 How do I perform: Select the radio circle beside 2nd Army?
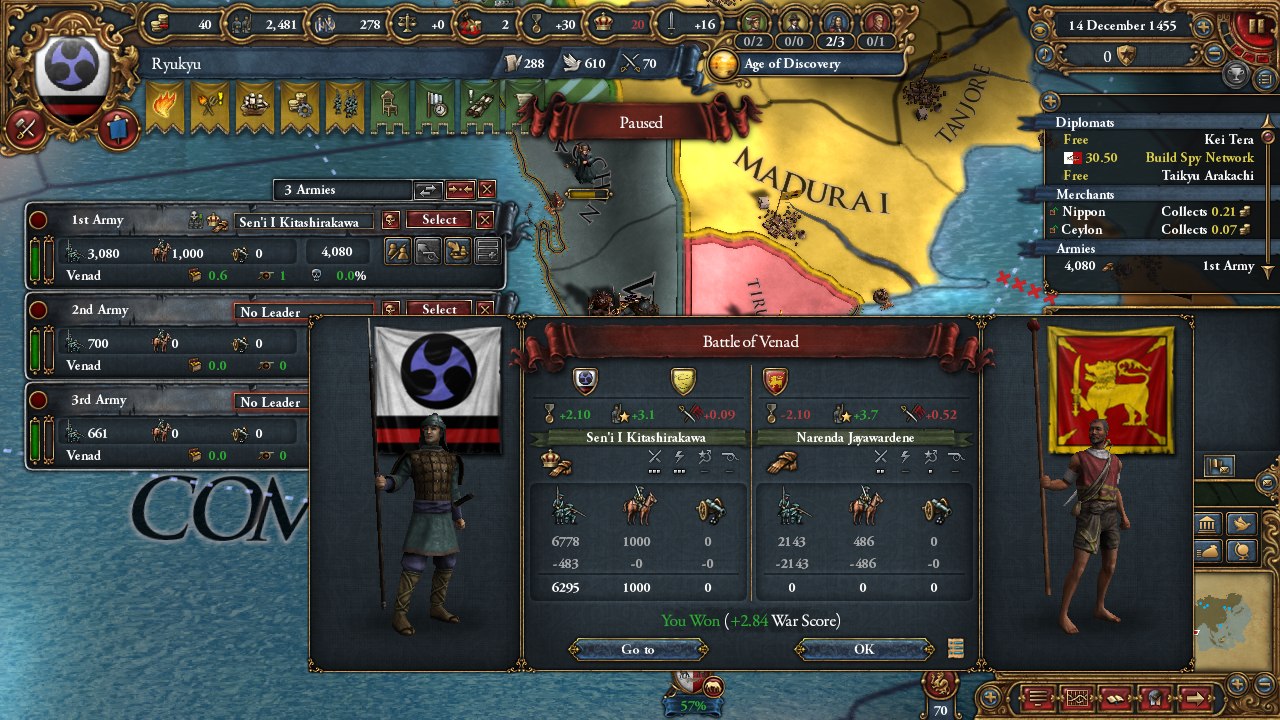37,310
